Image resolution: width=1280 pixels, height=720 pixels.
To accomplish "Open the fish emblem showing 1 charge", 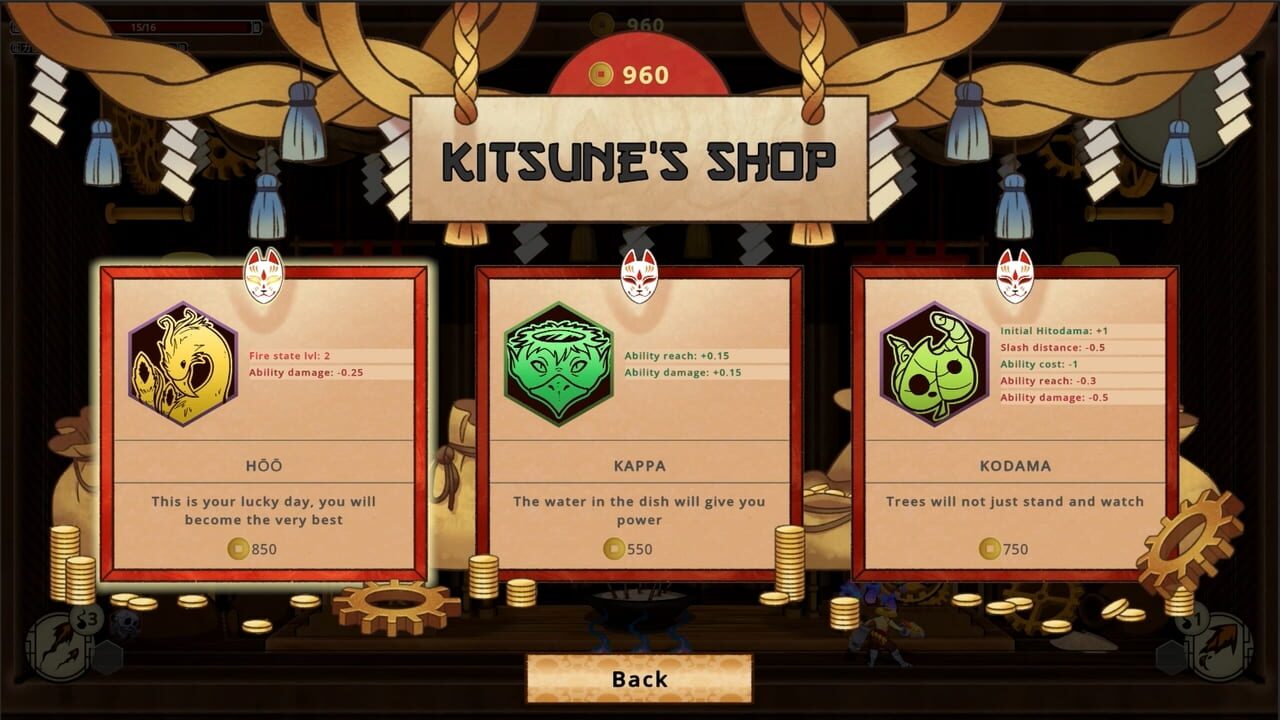I will [1224, 645].
